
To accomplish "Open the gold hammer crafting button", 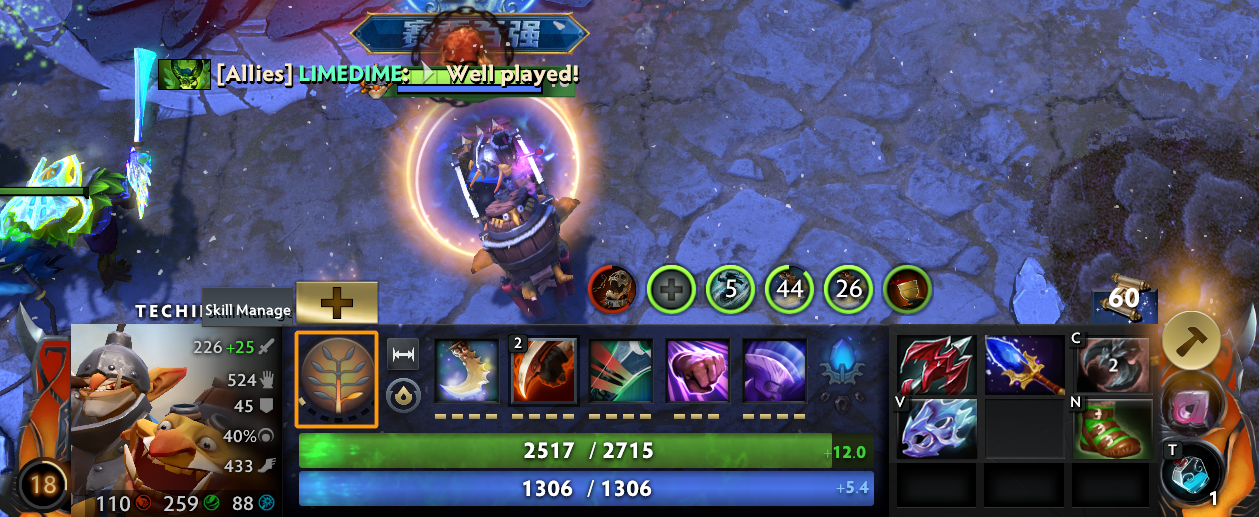I will (1190, 341).
